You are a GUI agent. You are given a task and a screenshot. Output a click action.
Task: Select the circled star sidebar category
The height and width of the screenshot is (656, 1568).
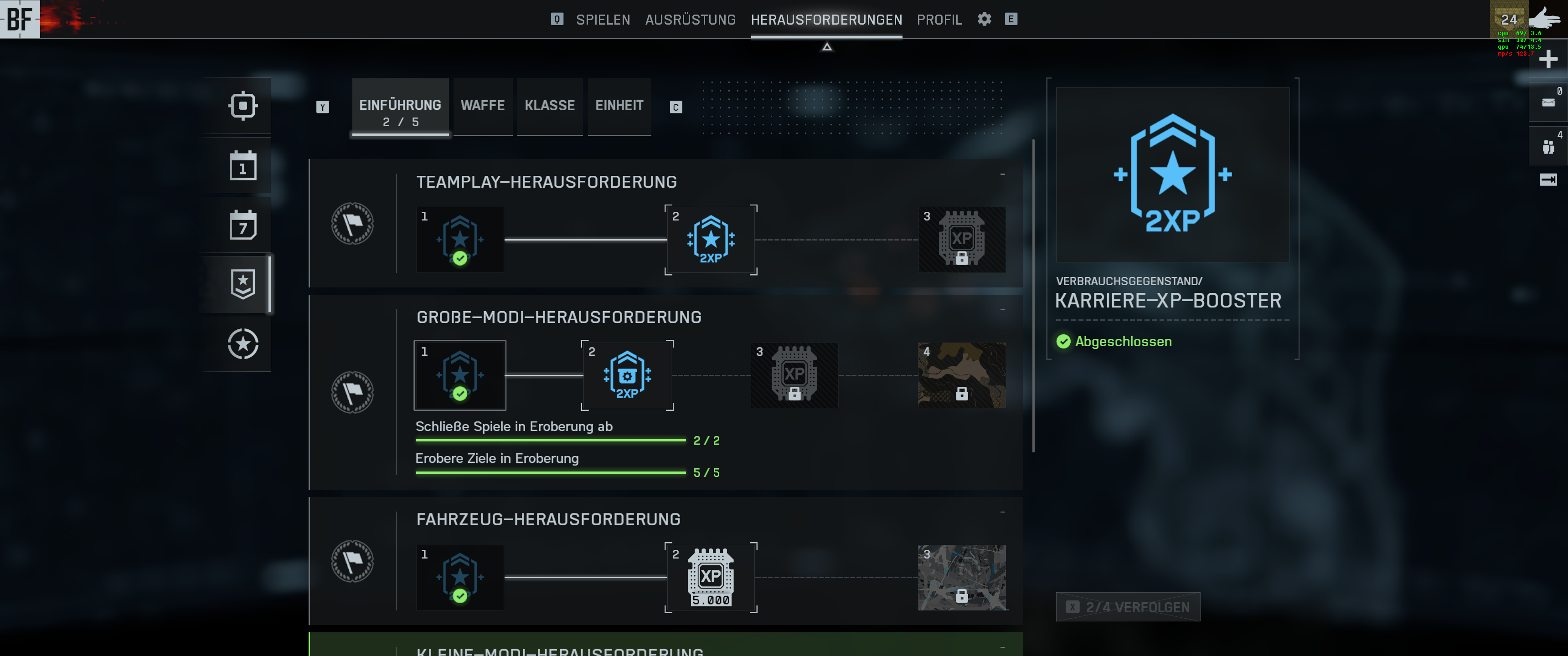[243, 344]
